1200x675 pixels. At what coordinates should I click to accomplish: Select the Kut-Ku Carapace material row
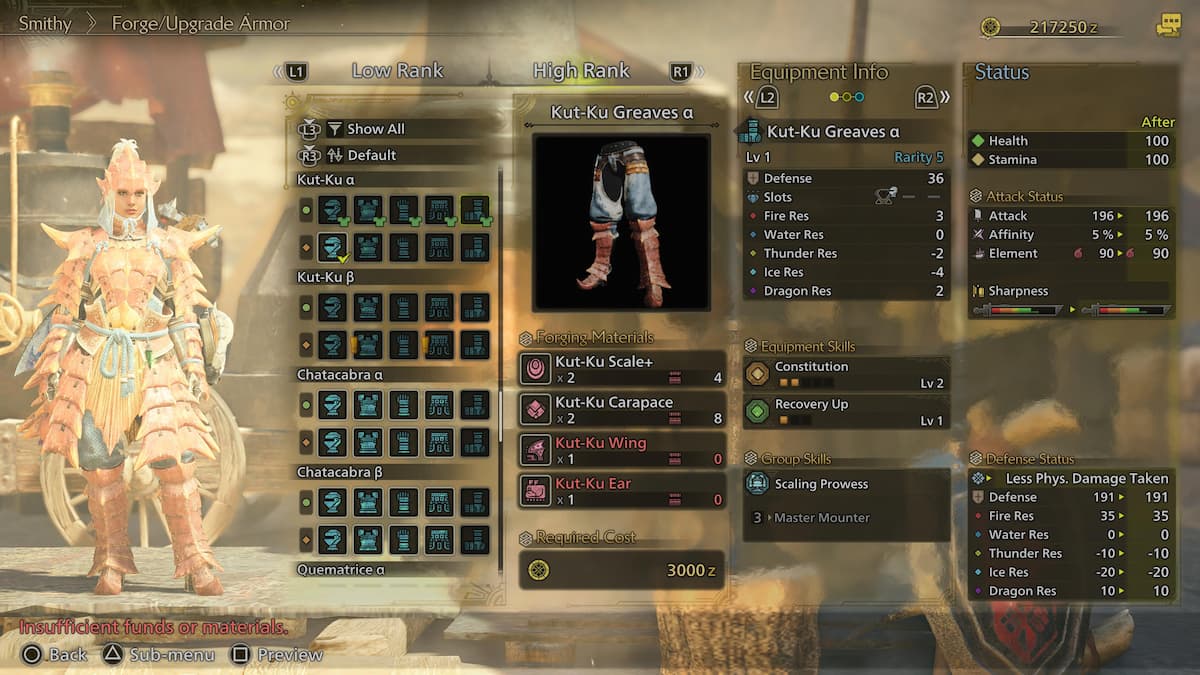pos(622,409)
